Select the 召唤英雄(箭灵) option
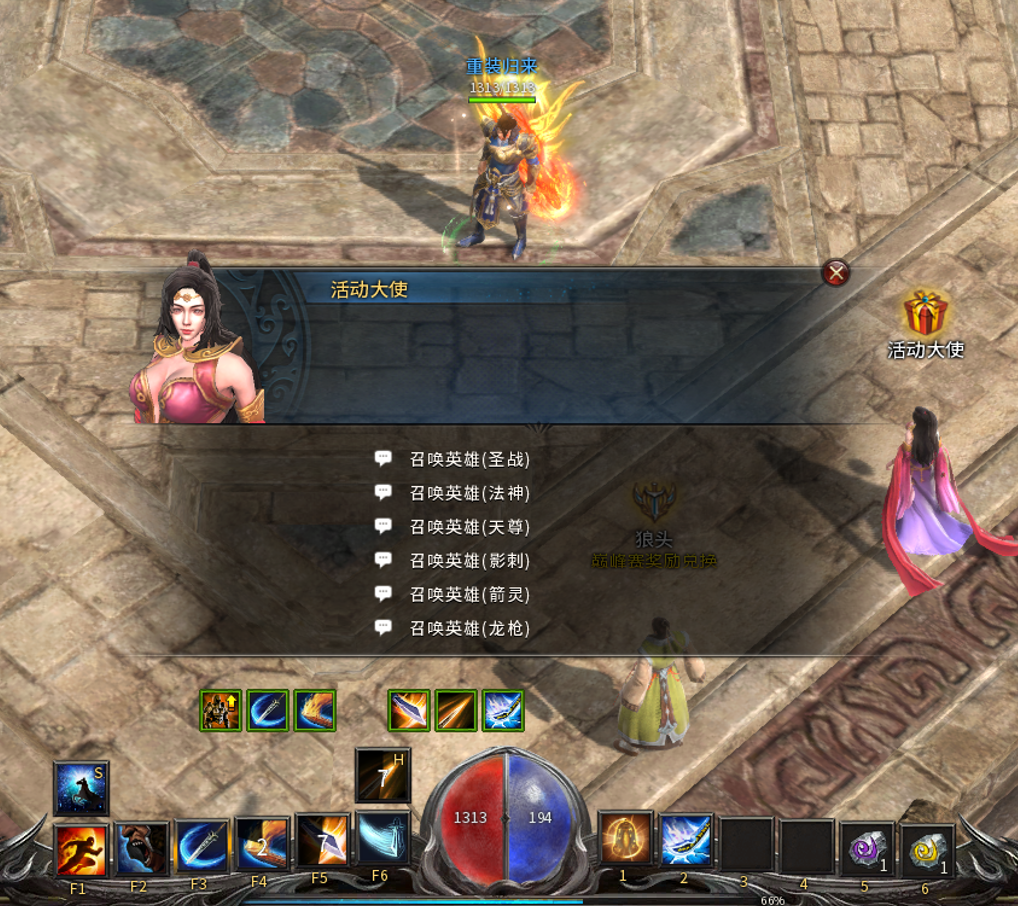 [x=469, y=595]
